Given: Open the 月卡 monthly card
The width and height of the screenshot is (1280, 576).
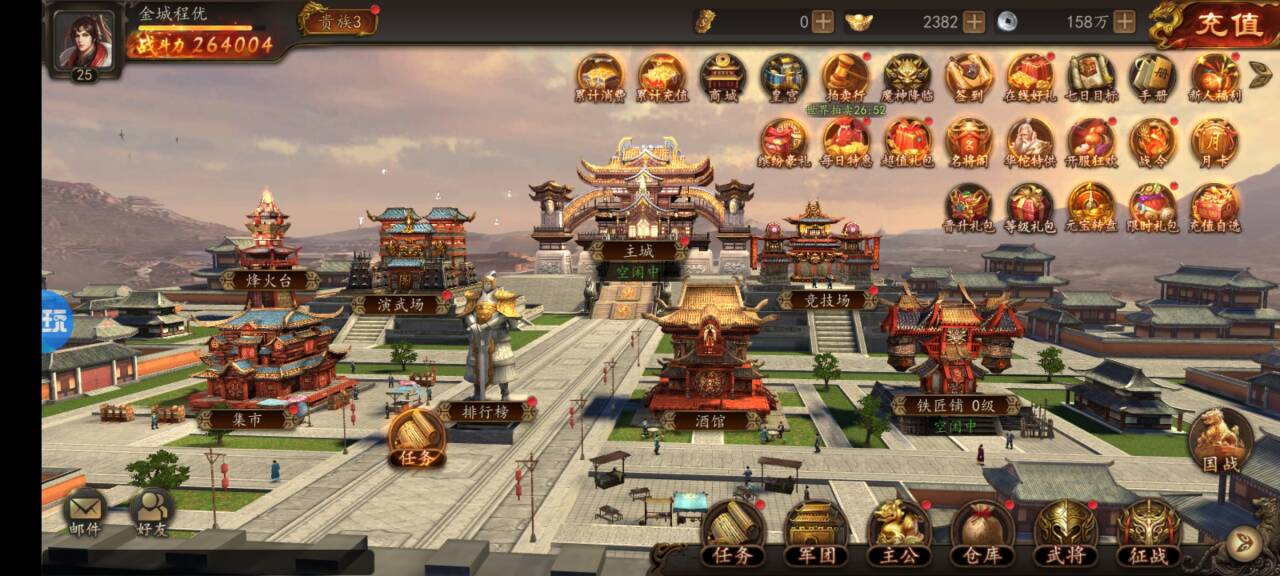Looking at the screenshot, I should pyautogui.click(x=1215, y=142).
